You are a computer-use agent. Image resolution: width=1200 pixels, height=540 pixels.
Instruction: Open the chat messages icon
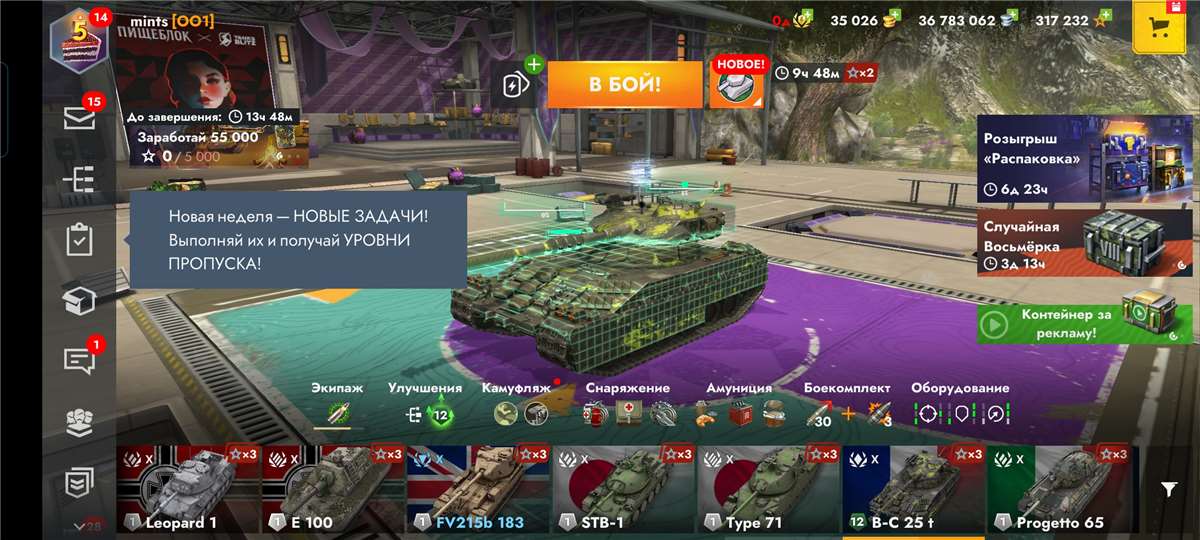tap(79, 361)
